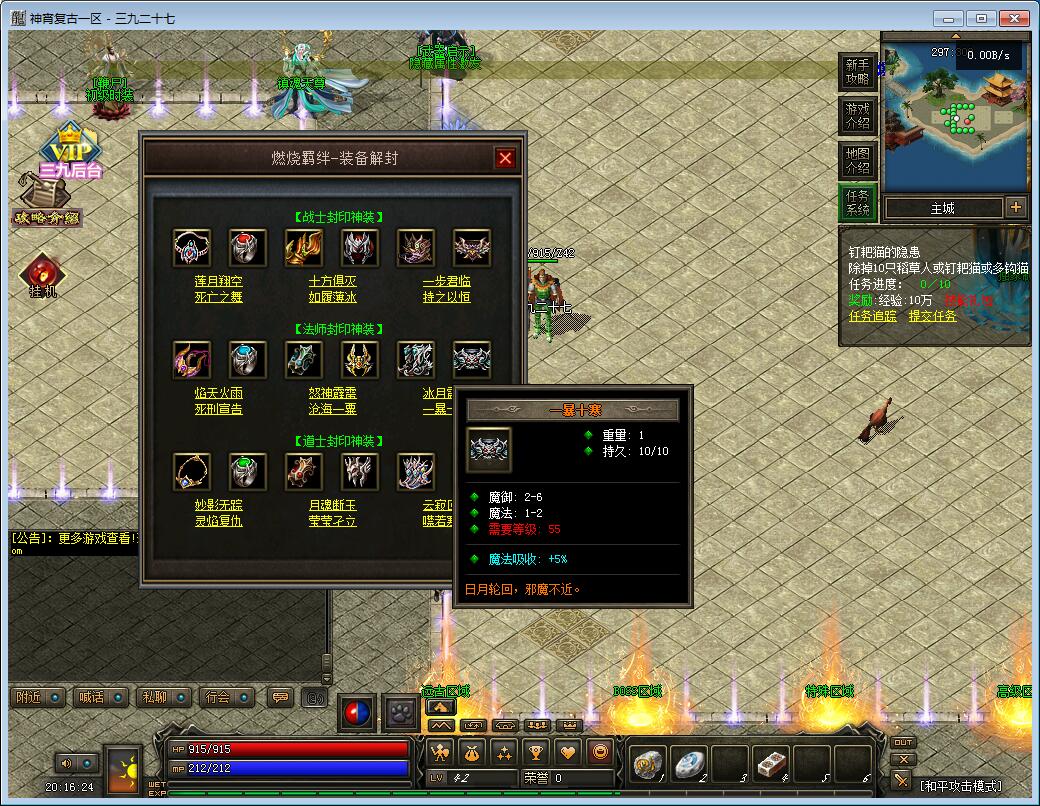Choose the 死亡之舞 equipment link
1040x806 pixels.
tap(218, 297)
